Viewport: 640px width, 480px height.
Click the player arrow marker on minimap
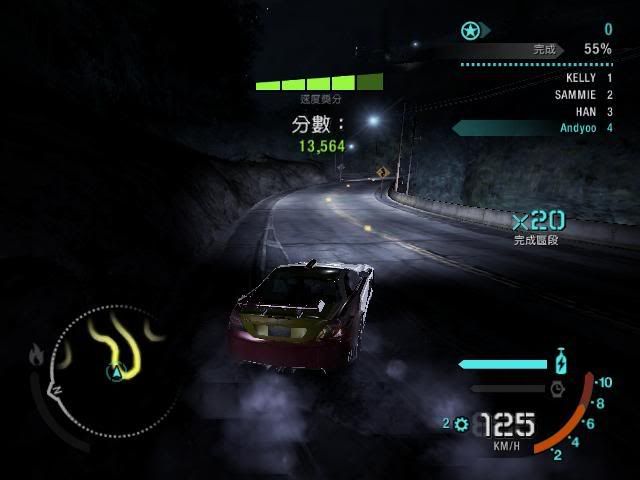tap(115, 373)
